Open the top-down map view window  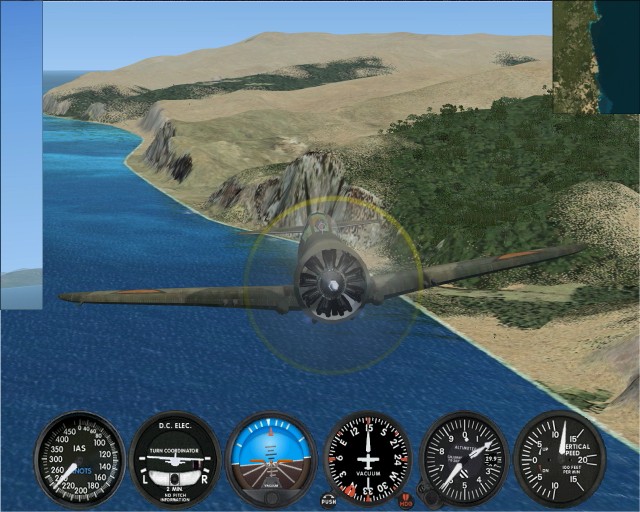tap(596, 57)
